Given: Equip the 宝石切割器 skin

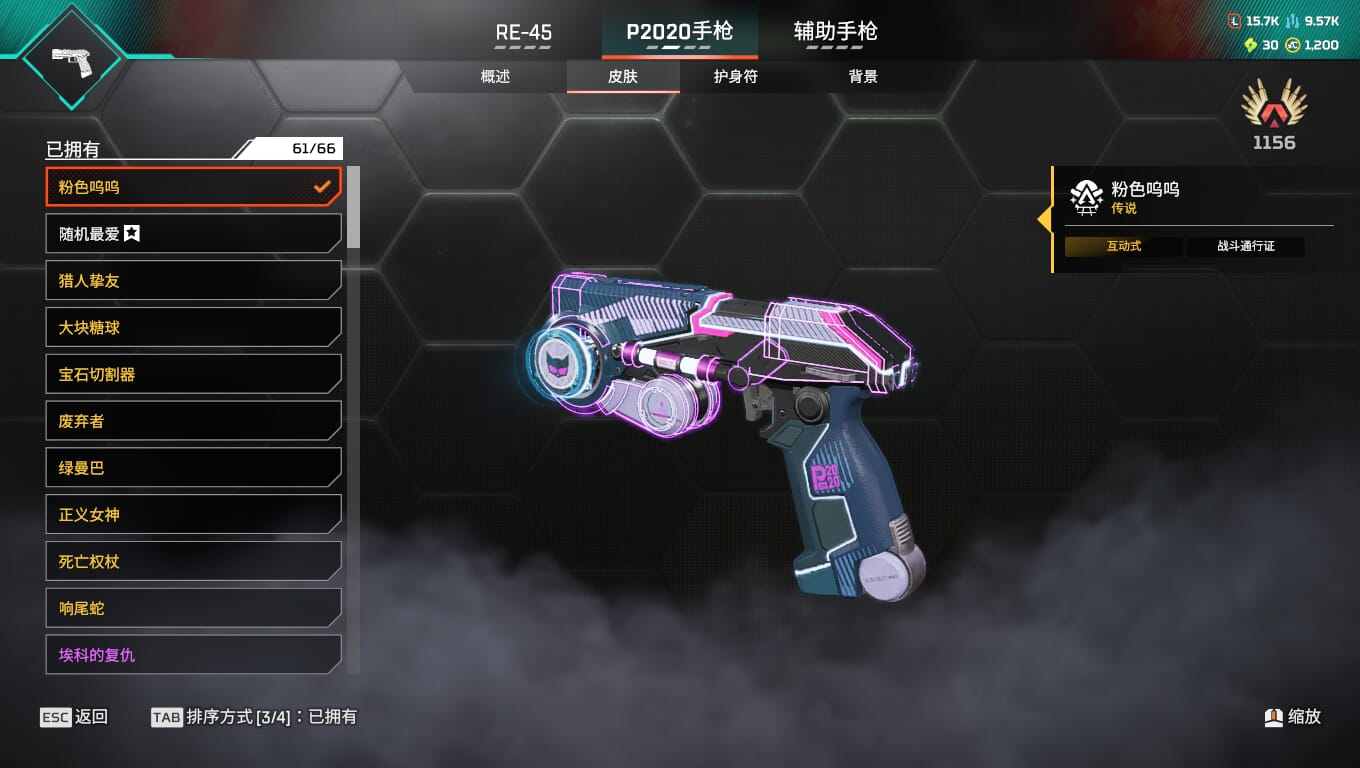Looking at the screenshot, I should point(193,375).
